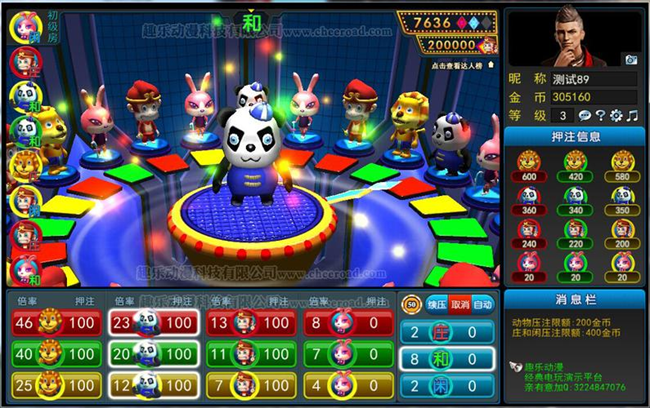Toggle the 自动 auto-bet button
Image resolution: width=650 pixels, height=408 pixels.
(x=483, y=303)
